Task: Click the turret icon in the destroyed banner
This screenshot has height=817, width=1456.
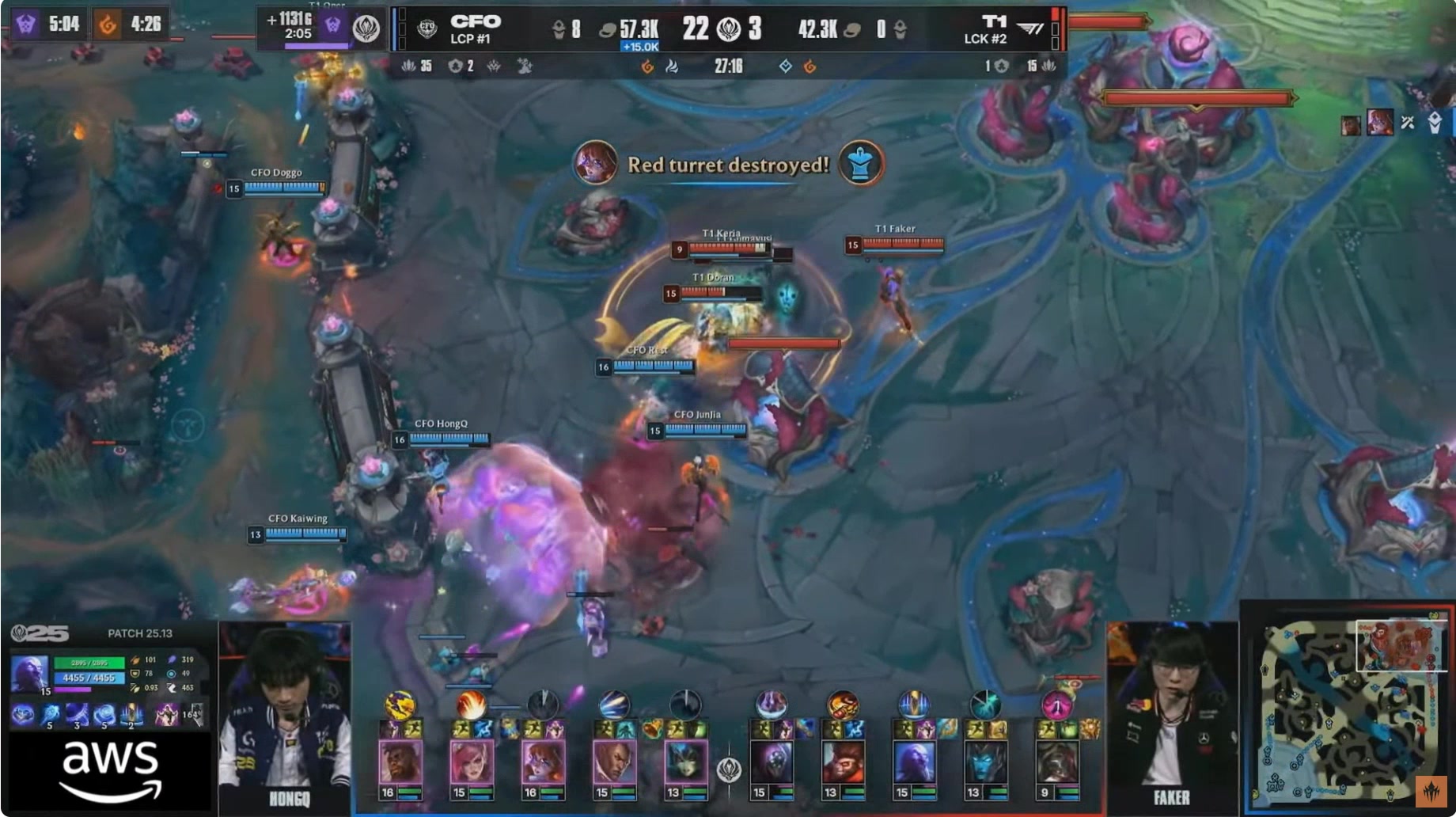Action: coord(860,164)
